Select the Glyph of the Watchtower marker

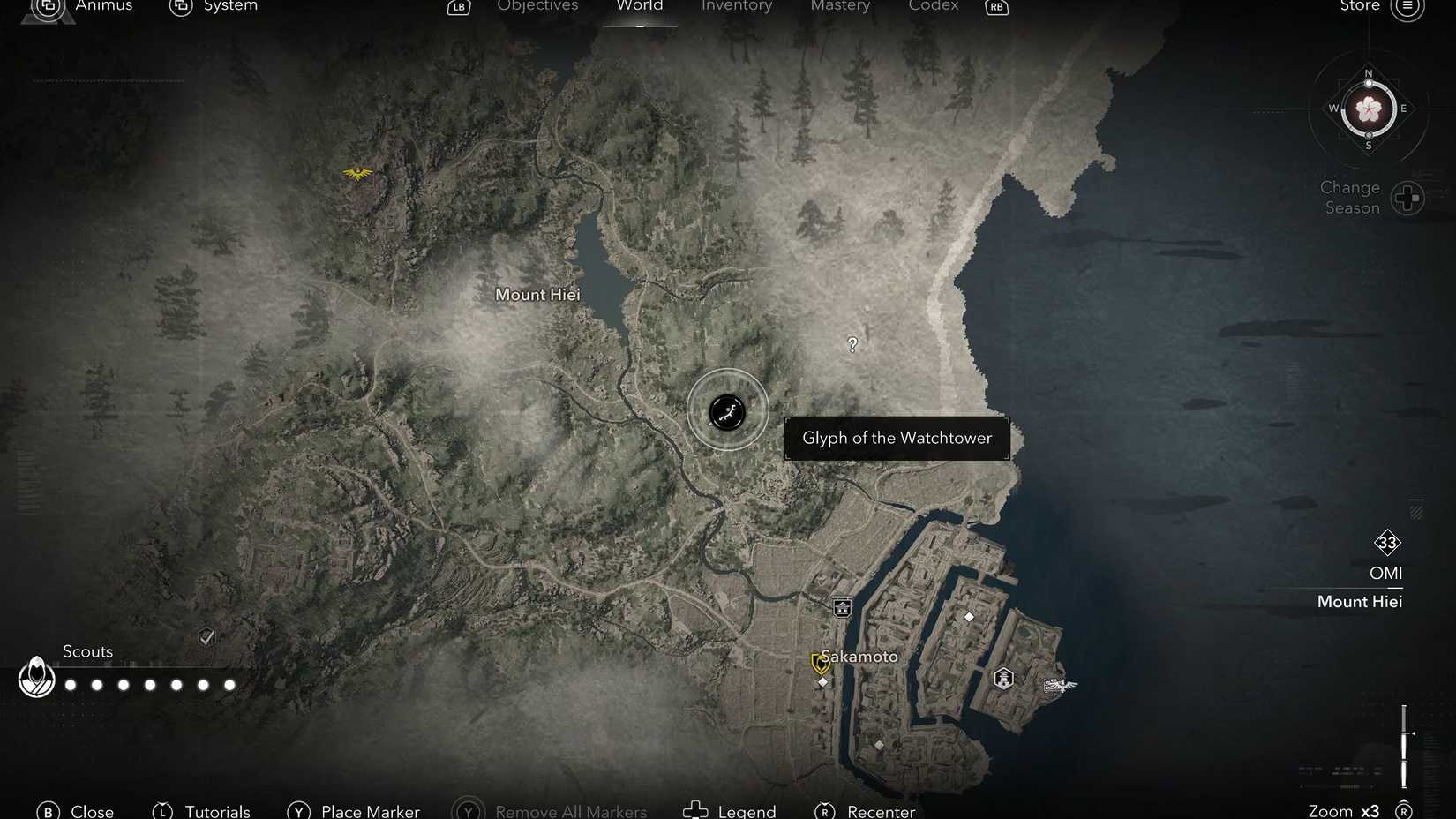click(726, 411)
